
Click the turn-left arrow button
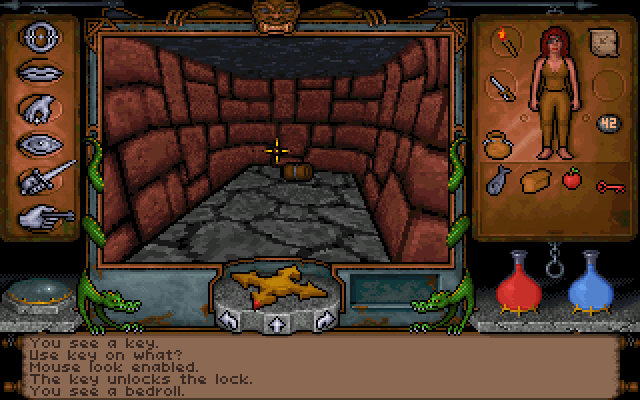227,321
